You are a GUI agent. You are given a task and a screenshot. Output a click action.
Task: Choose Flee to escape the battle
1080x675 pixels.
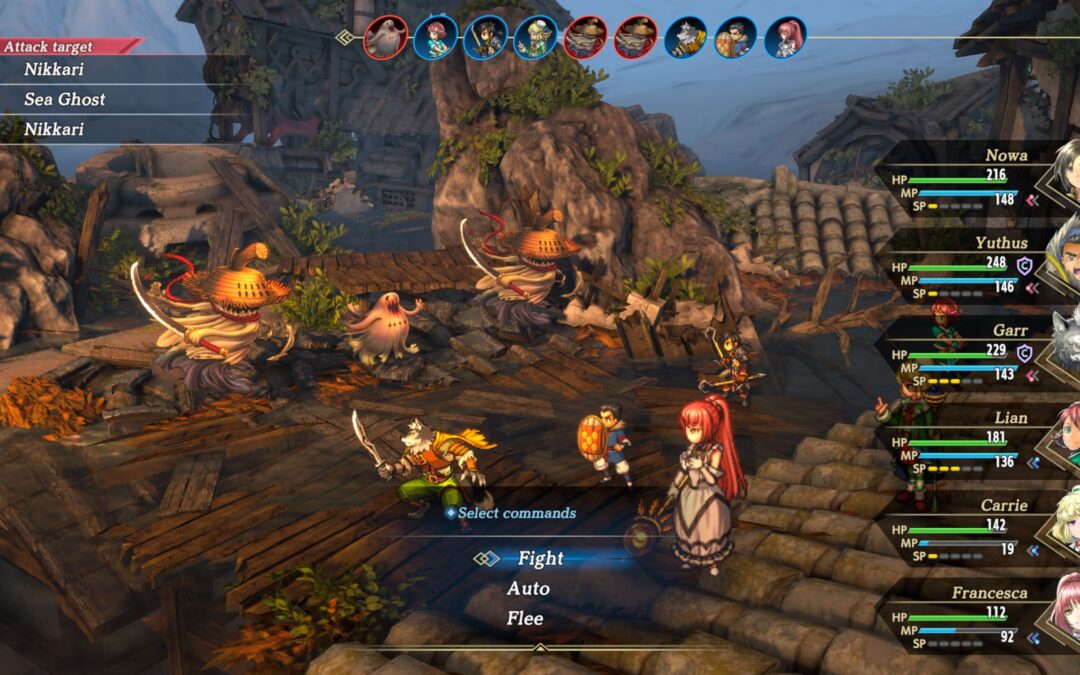525,619
